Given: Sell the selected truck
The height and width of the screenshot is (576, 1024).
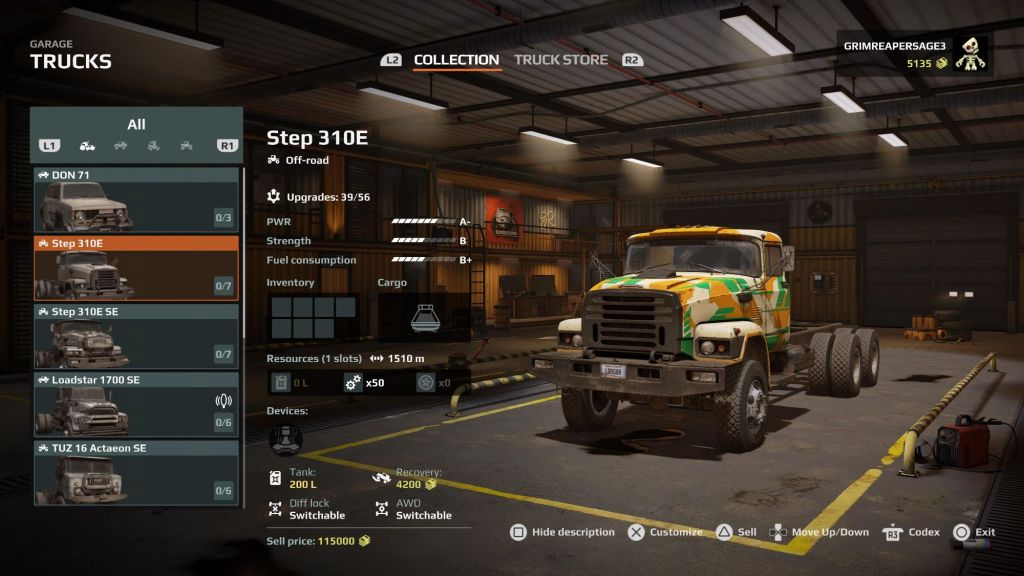Looking at the screenshot, I should [x=736, y=532].
